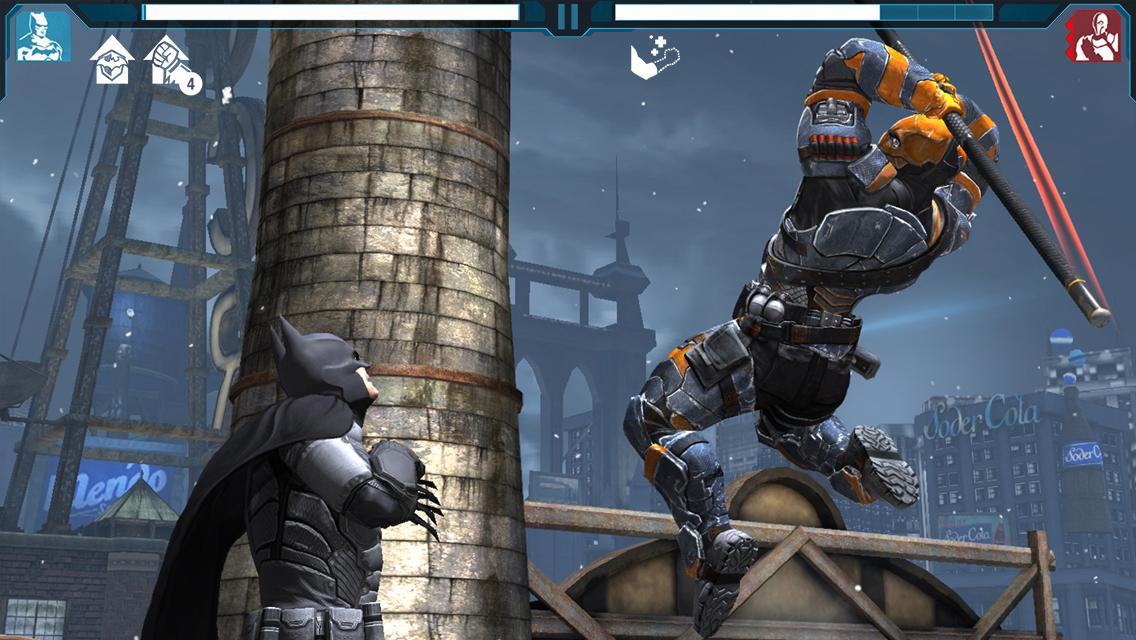Image resolution: width=1136 pixels, height=640 pixels.
Task: Click the sparkling hand status icon
Action: [x=652, y=57]
